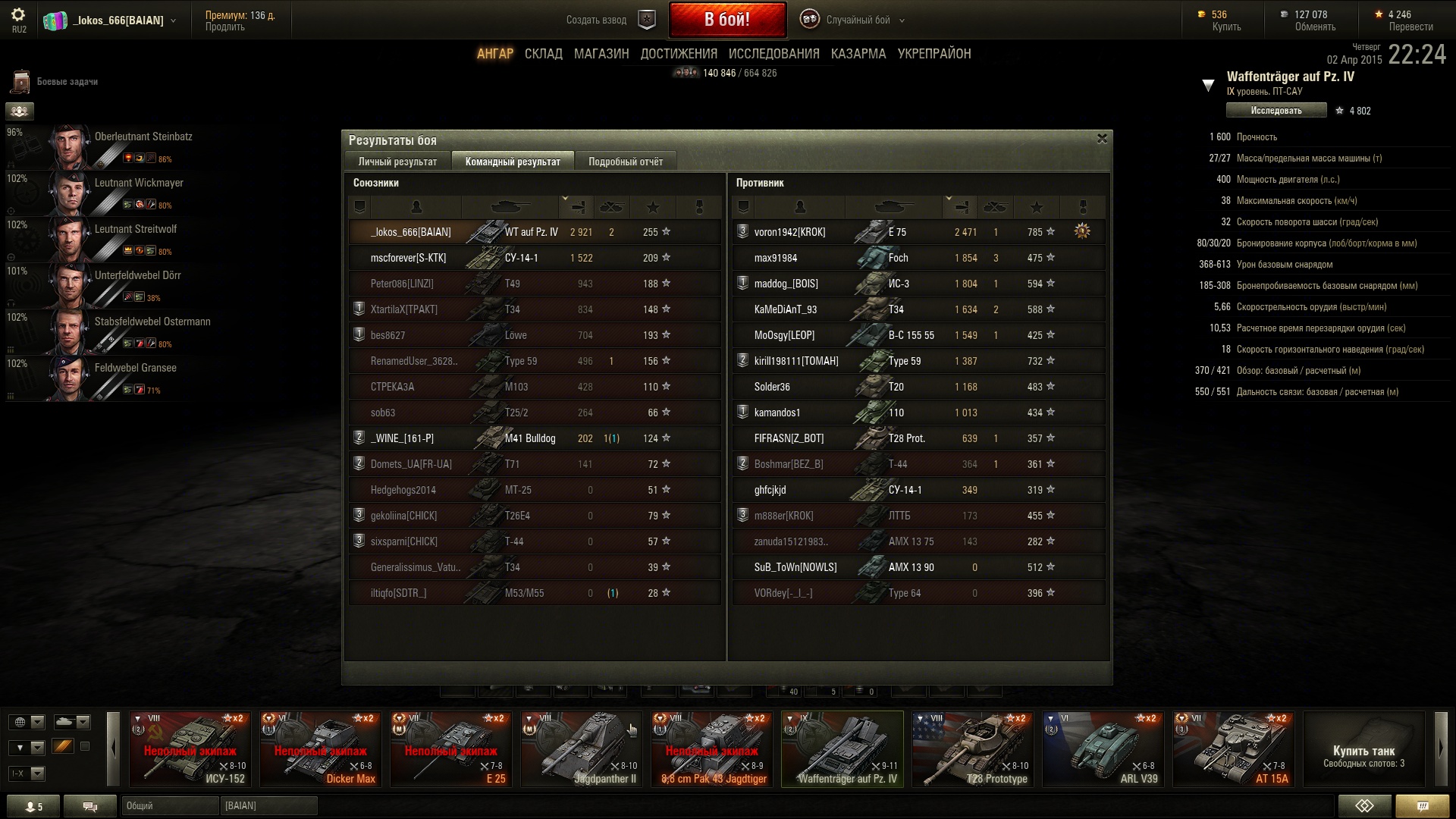1456x819 pixels.
Task: Choose the Jagdpanther II vehicle tile
Action: 581,749
